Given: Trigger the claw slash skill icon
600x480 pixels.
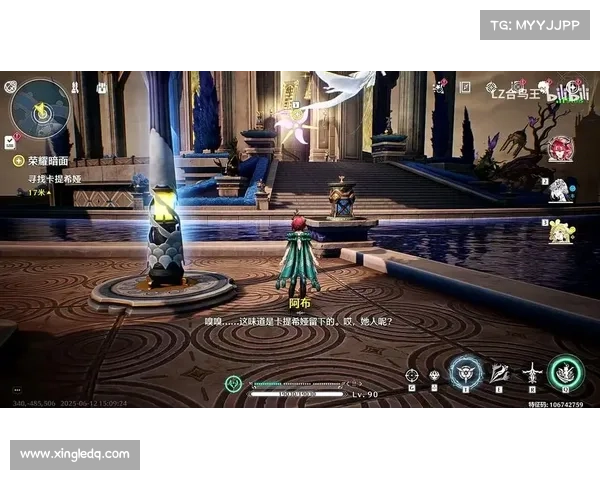Looking at the screenshot, I should (x=500, y=373).
